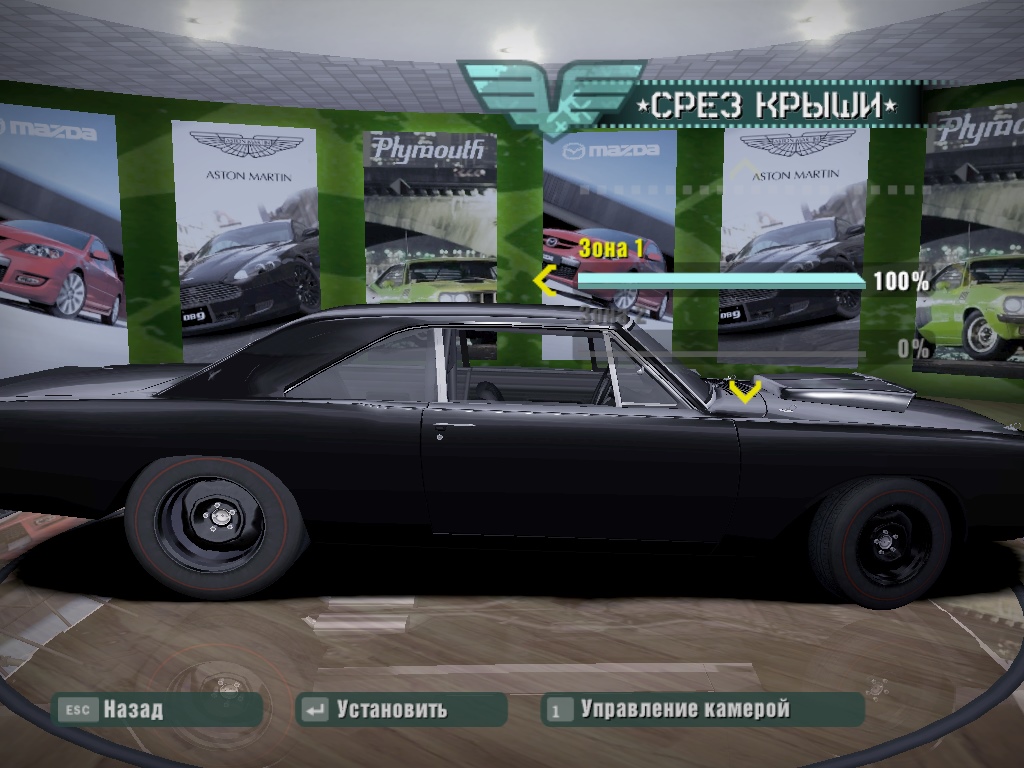This screenshot has height=768, width=1024.
Task: Confirm with the Установить button
Action: click(401, 710)
